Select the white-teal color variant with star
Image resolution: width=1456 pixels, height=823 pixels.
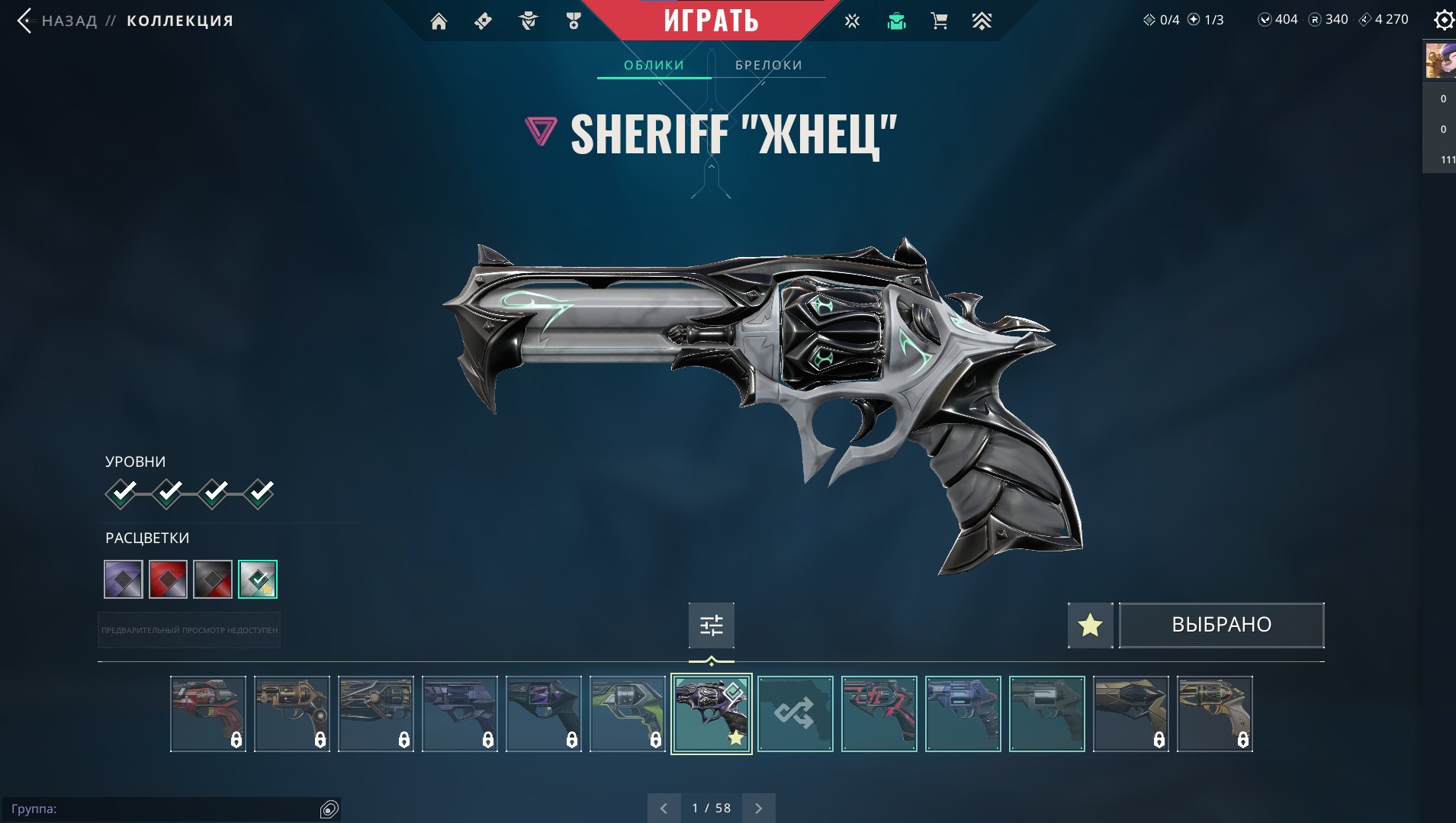coord(258,579)
